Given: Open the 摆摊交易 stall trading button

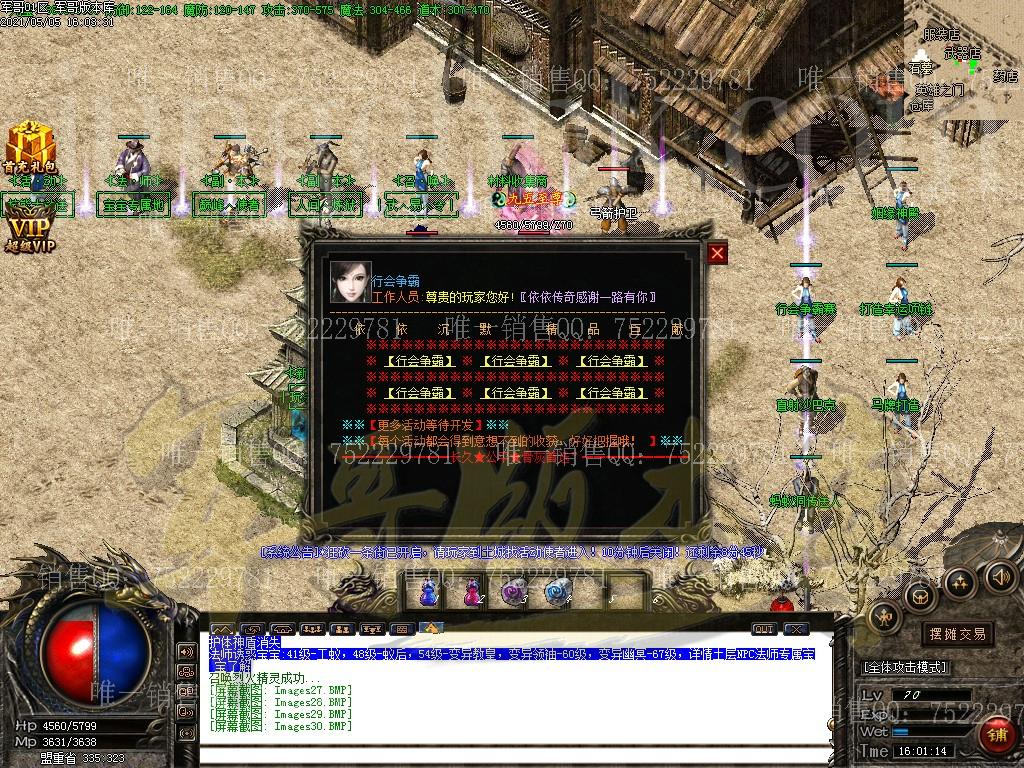Looking at the screenshot, I should coord(957,633).
